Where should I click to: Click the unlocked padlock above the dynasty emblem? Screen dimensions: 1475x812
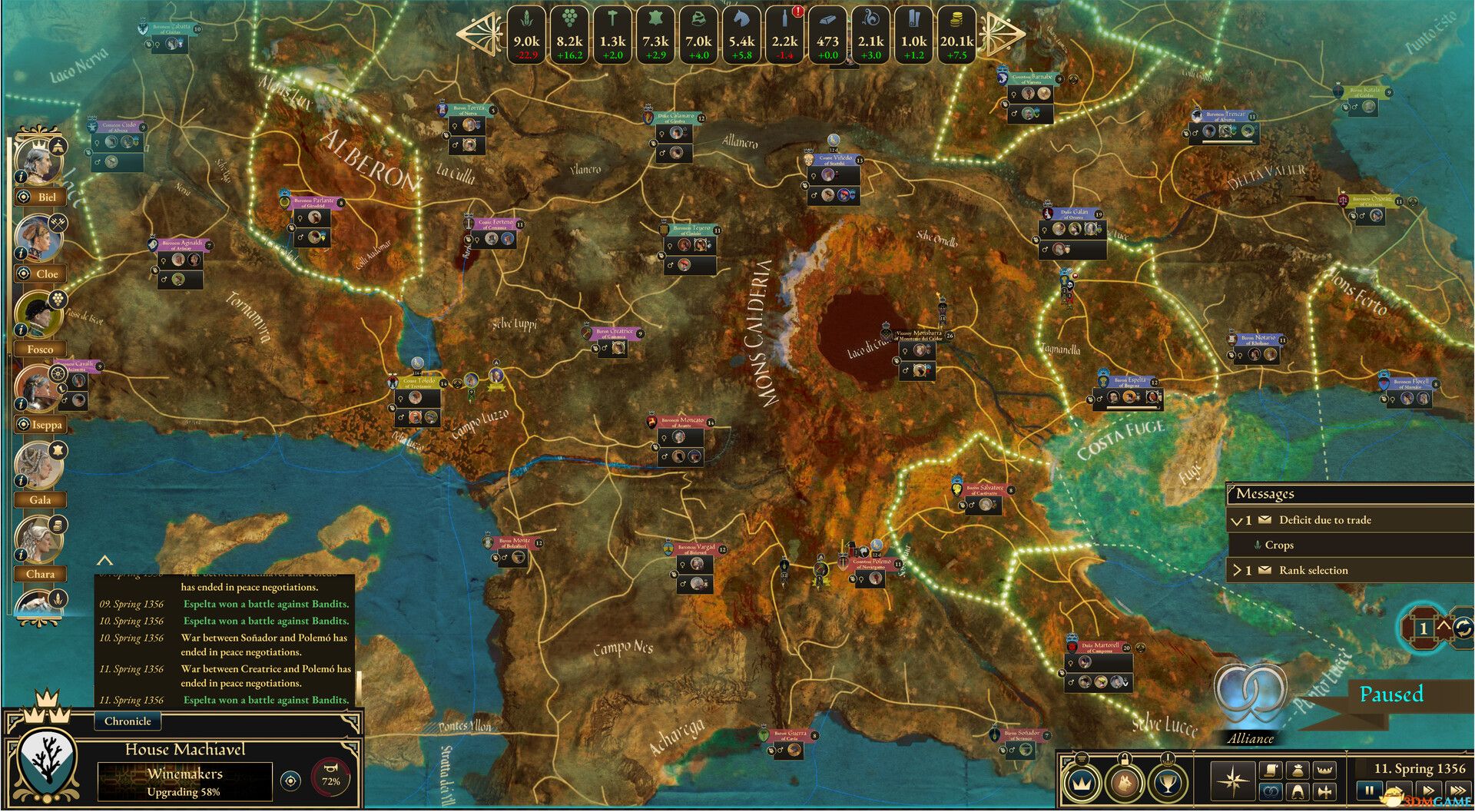(1125, 759)
